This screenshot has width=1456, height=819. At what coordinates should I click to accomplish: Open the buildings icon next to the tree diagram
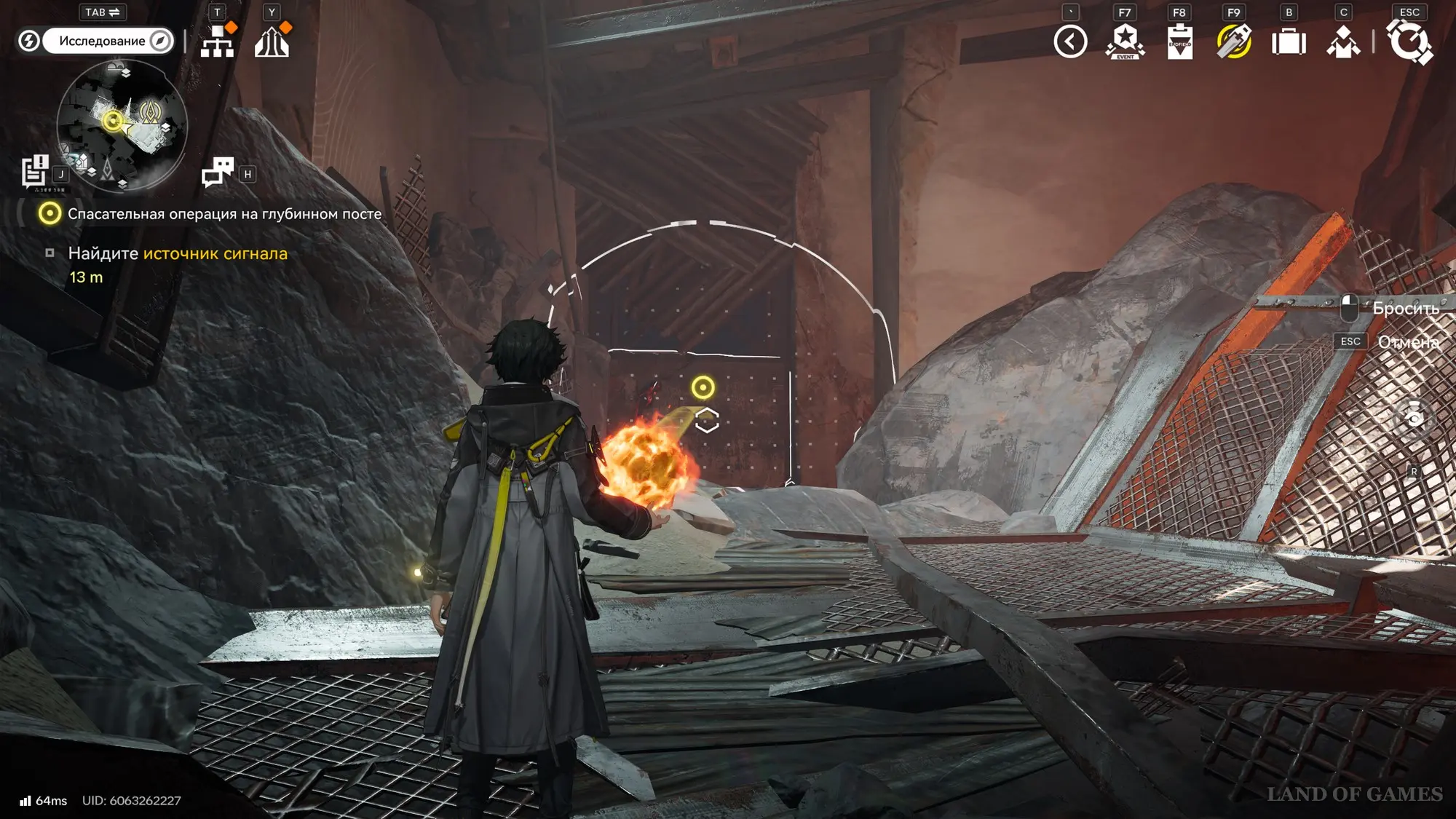272,41
